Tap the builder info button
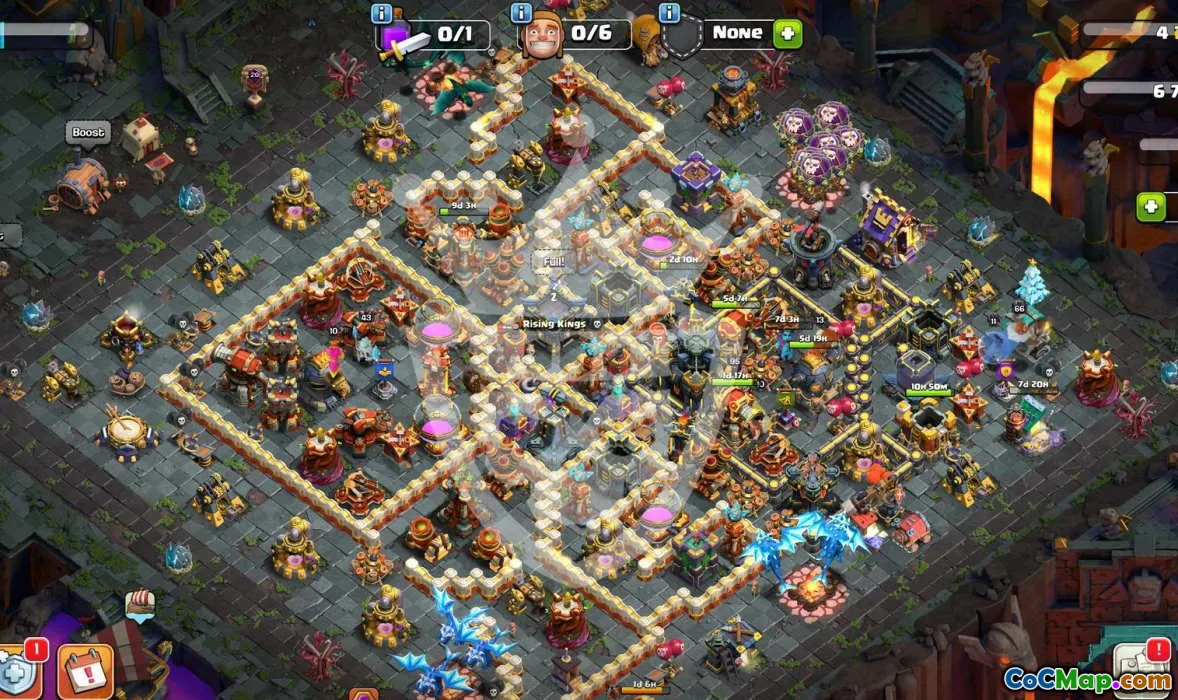1178x700 pixels. tap(521, 14)
